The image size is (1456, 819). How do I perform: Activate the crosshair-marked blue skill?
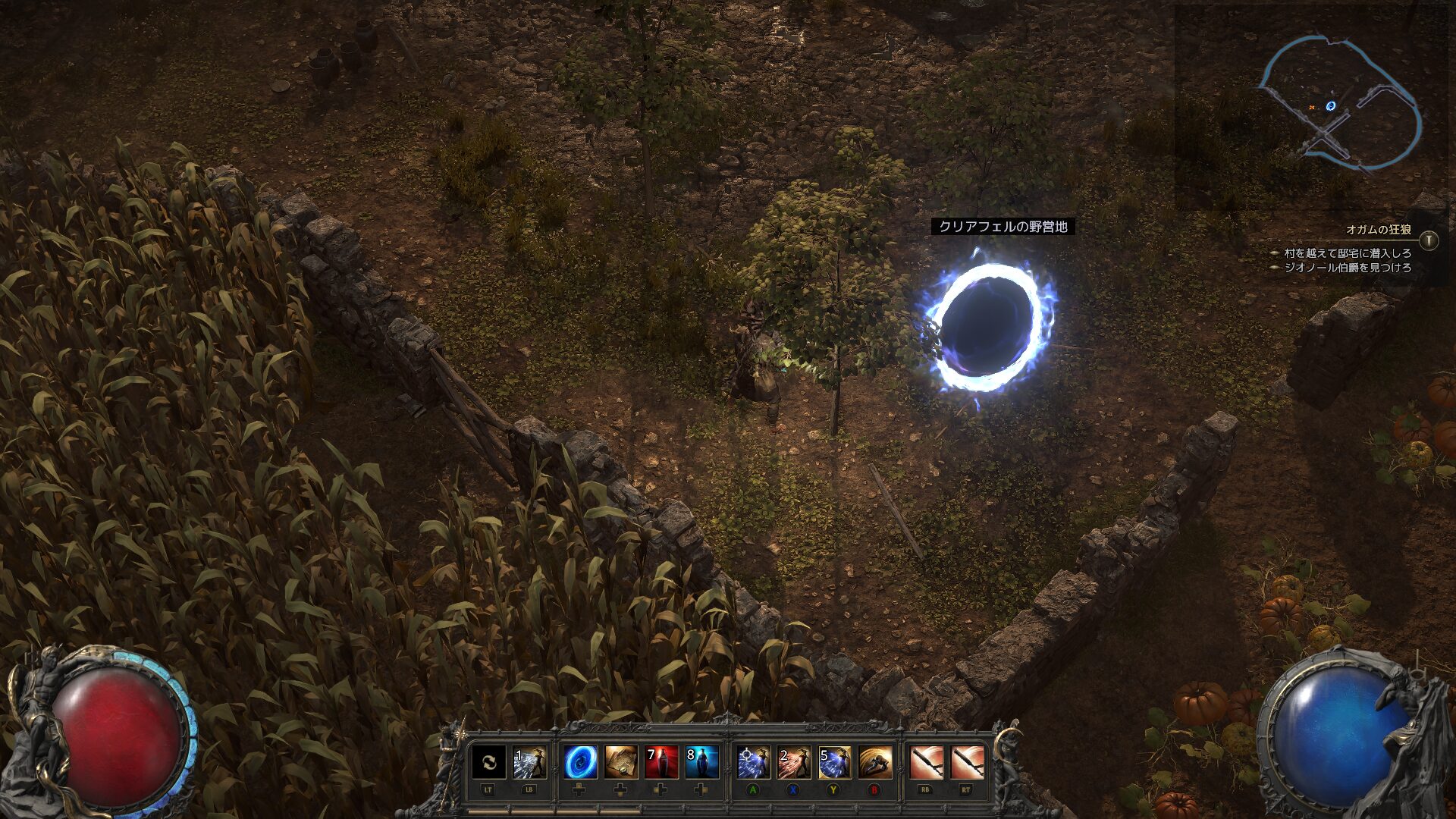coord(754,762)
